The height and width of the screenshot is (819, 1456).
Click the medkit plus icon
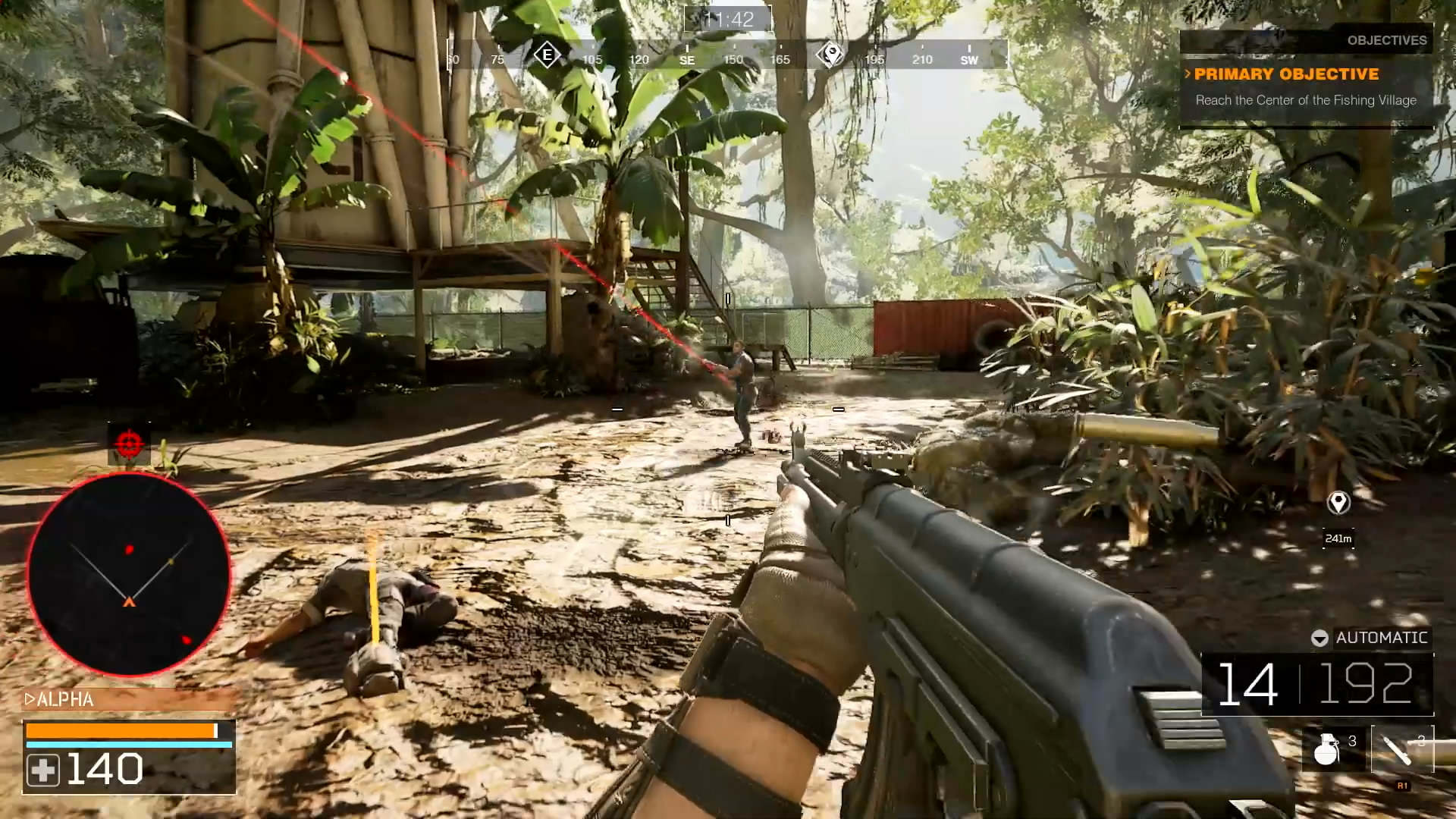42,770
